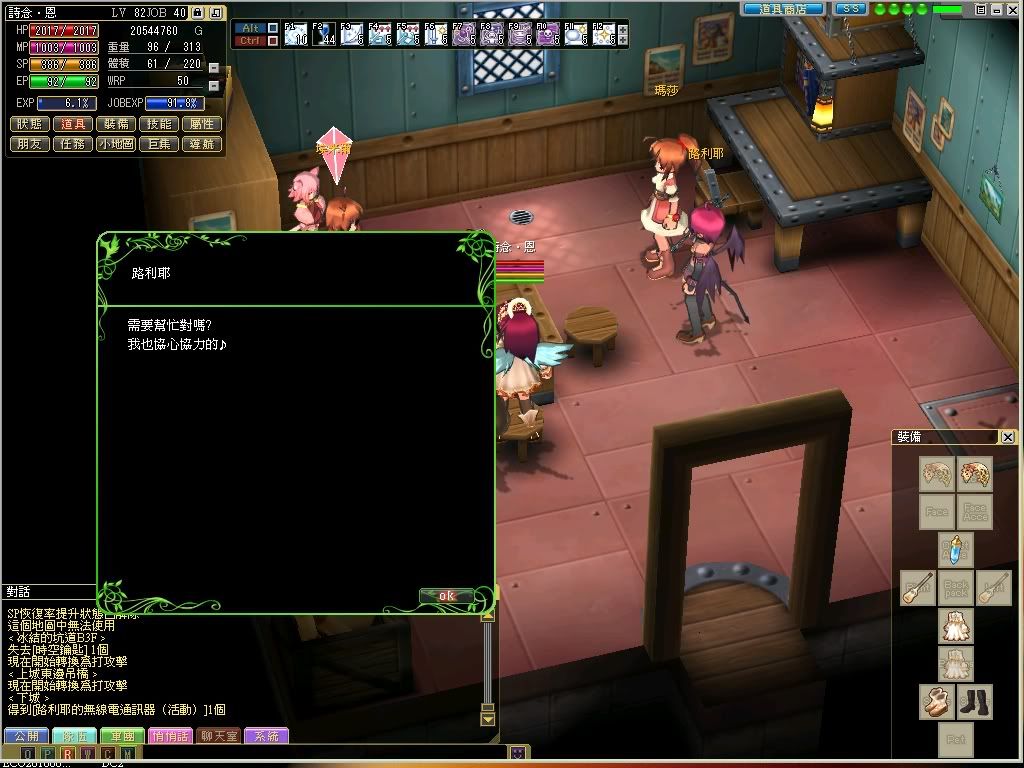Screen dimensions: 1024x768
Task: Open the 裝備 equipment menu button
Action: (116, 124)
